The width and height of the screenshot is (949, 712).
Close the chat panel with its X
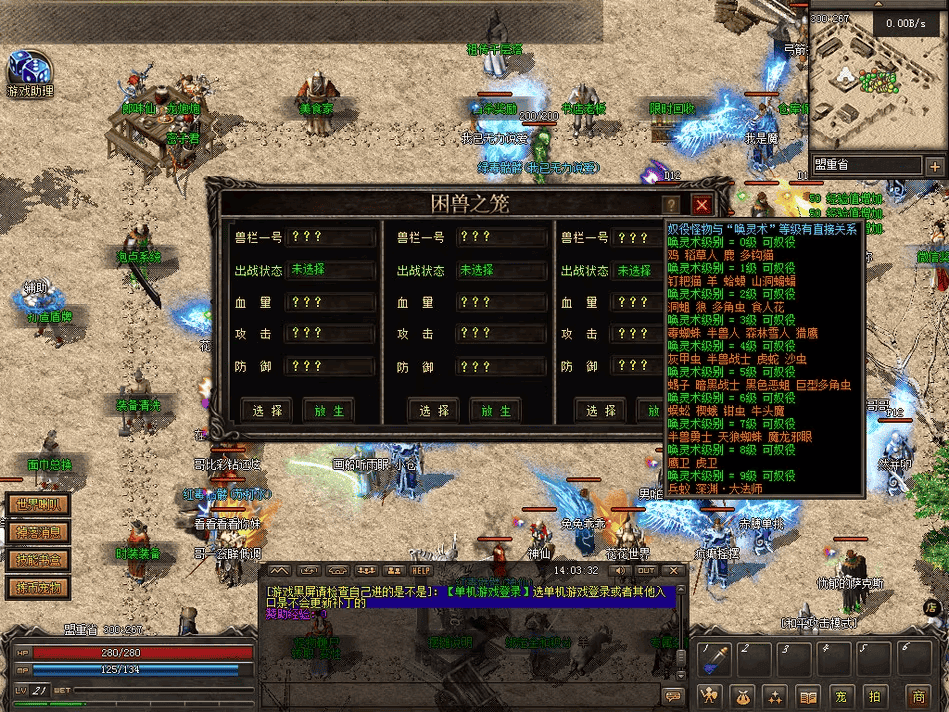(x=672, y=571)
